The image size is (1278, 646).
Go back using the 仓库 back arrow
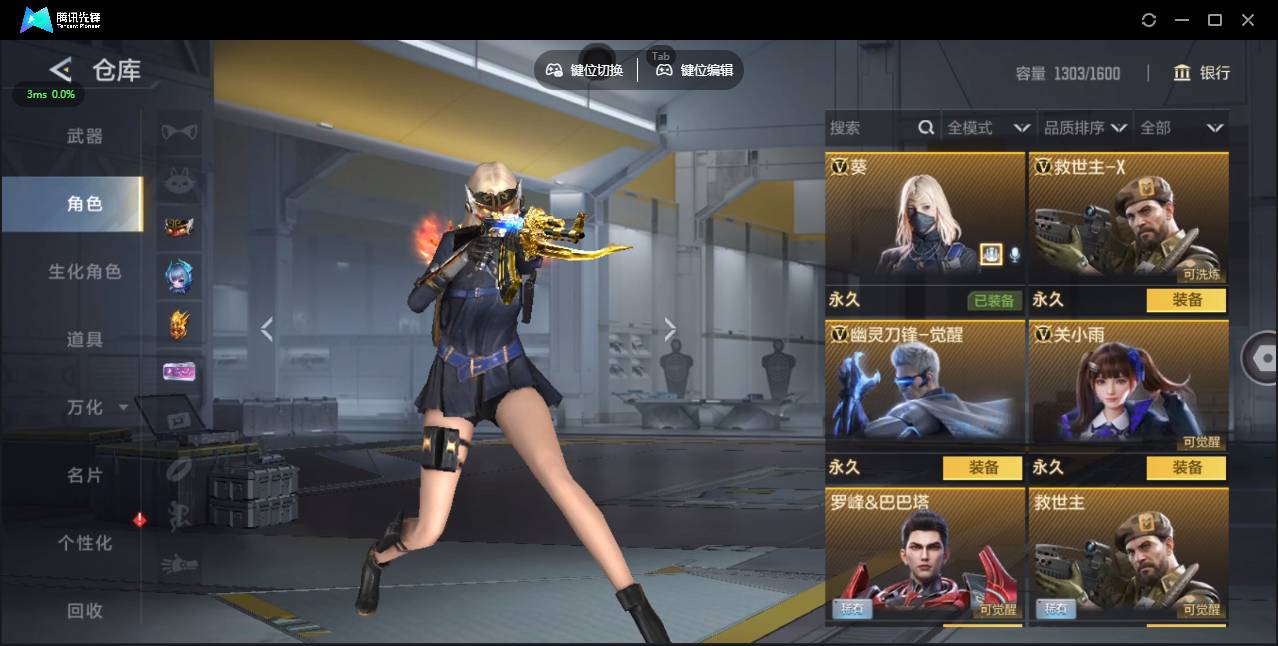61,69
